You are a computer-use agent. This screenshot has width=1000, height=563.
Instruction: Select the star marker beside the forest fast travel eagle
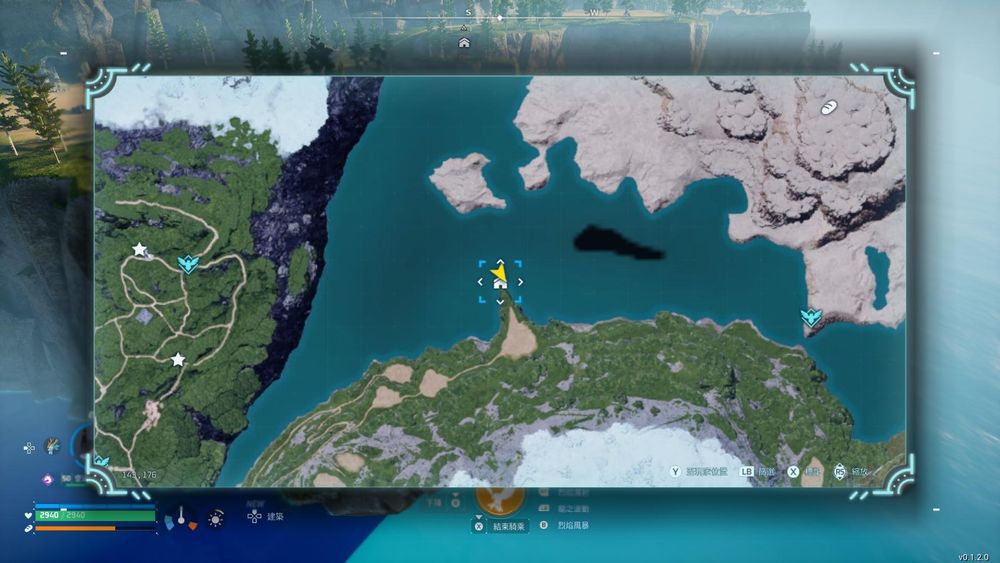(139, 249)
